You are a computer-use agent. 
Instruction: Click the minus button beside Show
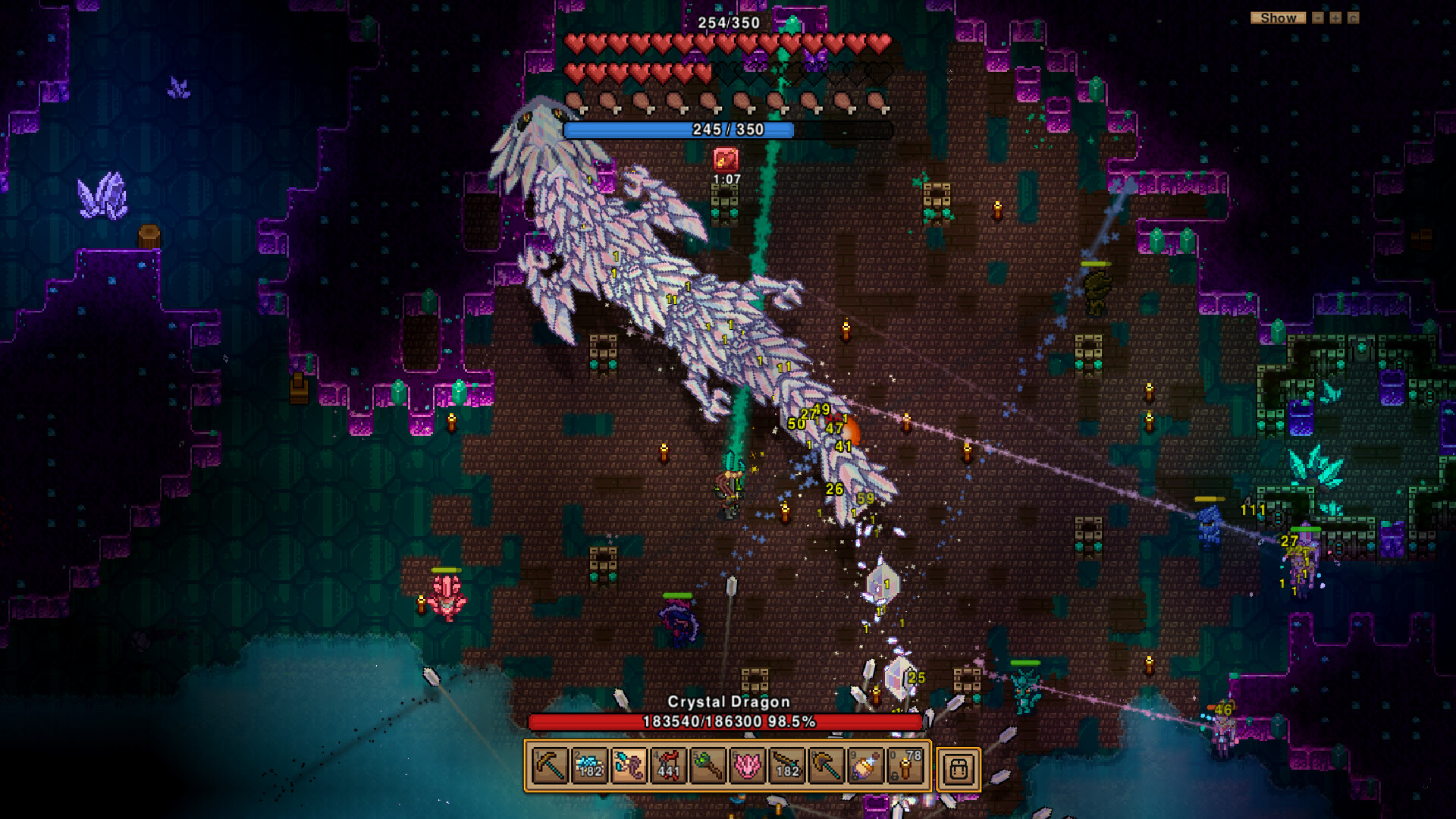(1318, 17)
